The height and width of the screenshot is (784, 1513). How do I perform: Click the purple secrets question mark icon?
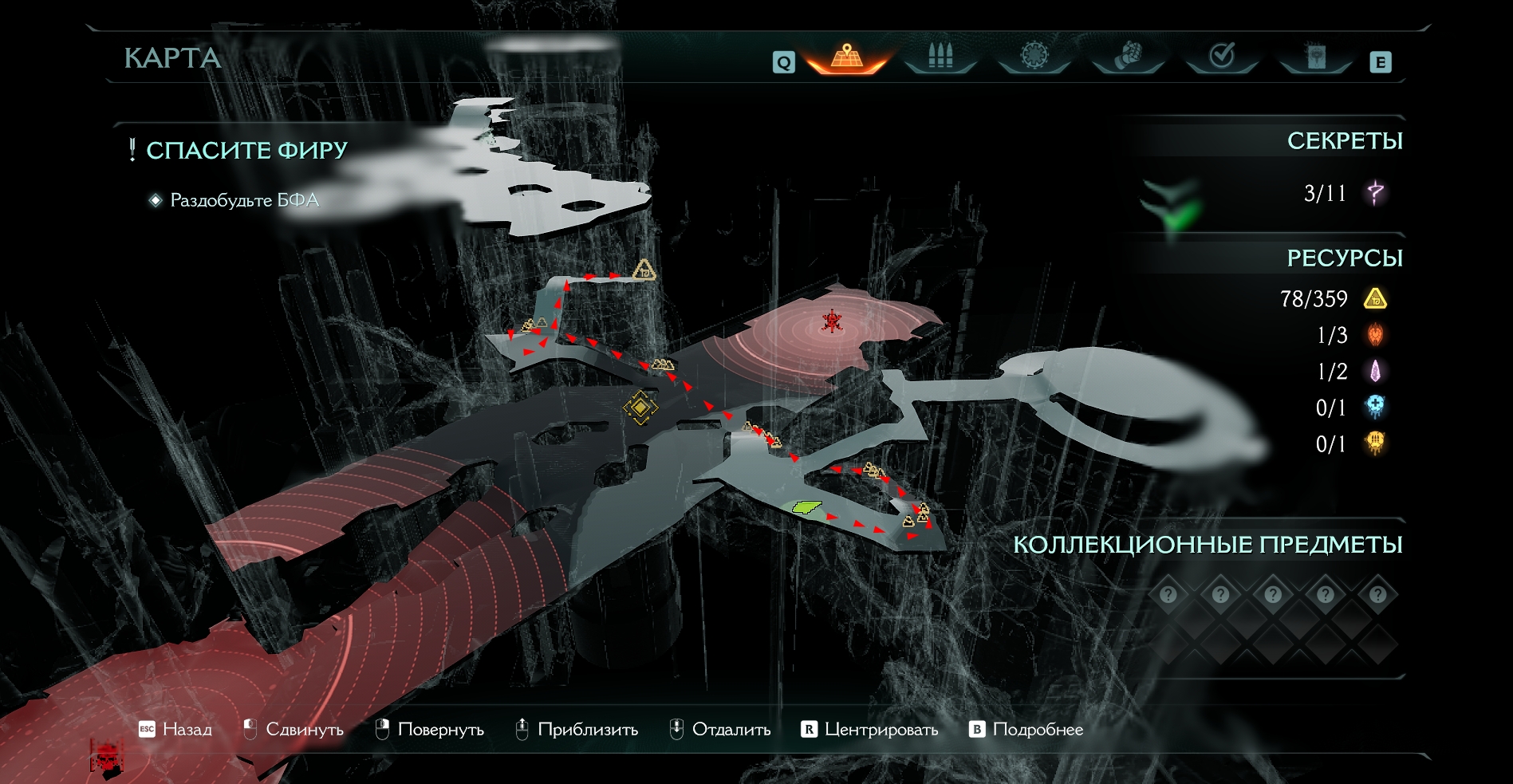[1375, 192]
